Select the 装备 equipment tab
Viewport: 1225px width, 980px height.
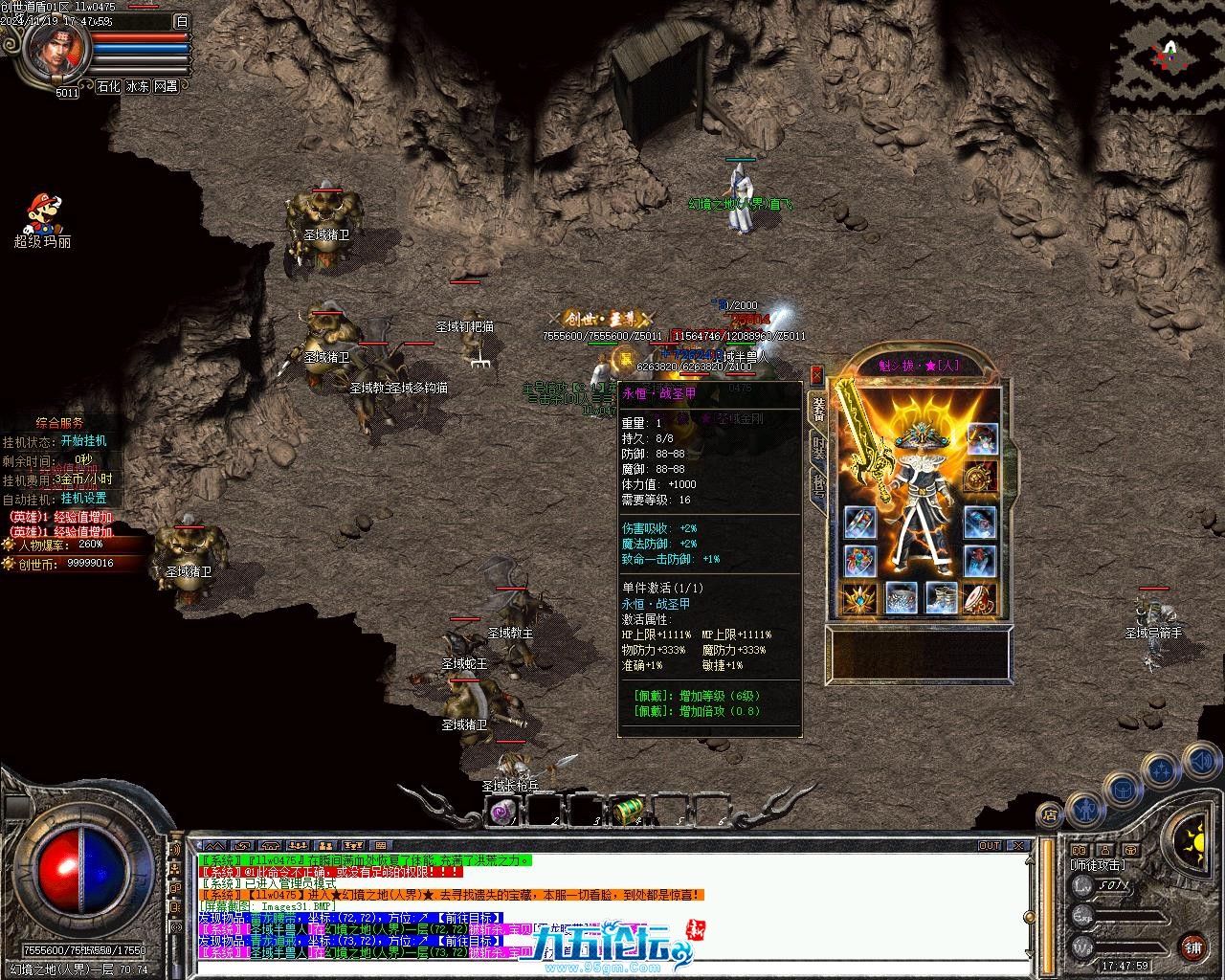coord(819,409)
